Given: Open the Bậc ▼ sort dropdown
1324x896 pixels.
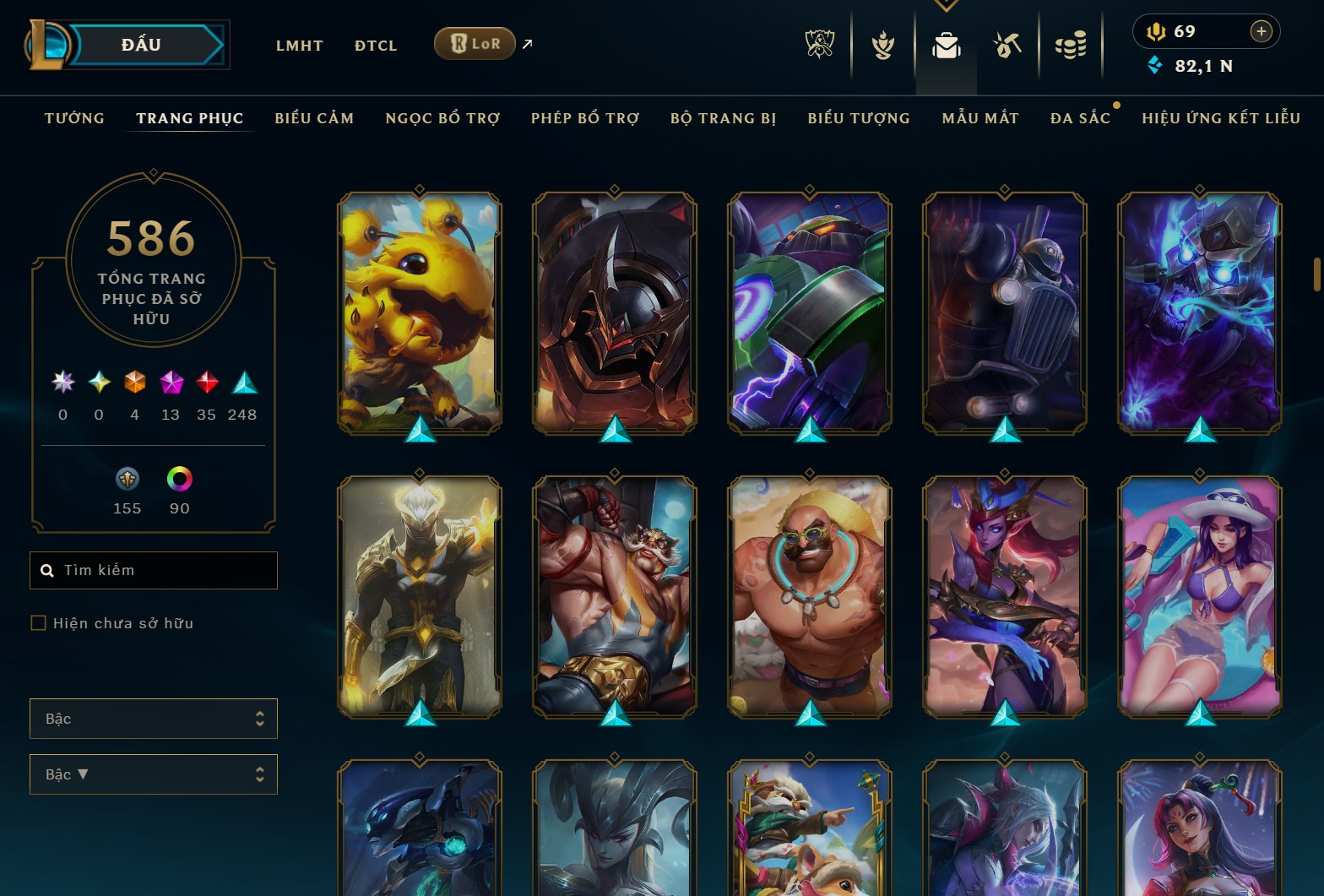Looking at the screenshot, I should pyautogui.click(x=153, y=774).
